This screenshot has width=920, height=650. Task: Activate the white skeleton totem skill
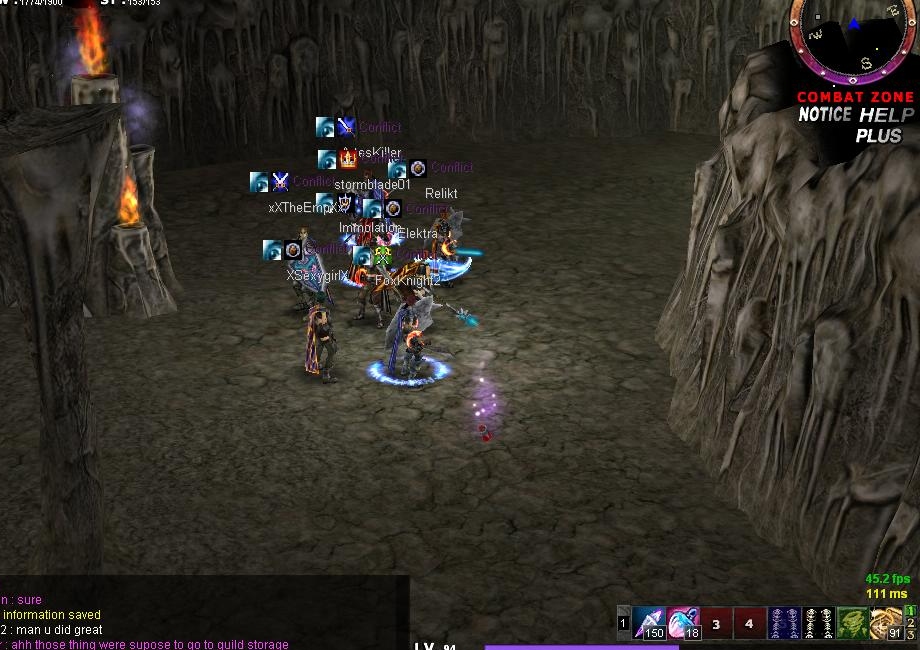point(818,622)
